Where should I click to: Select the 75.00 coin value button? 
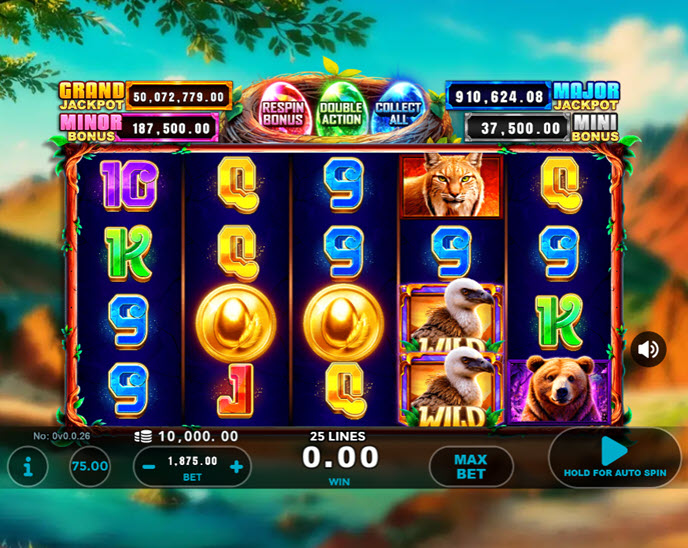[x=90, y=466]
